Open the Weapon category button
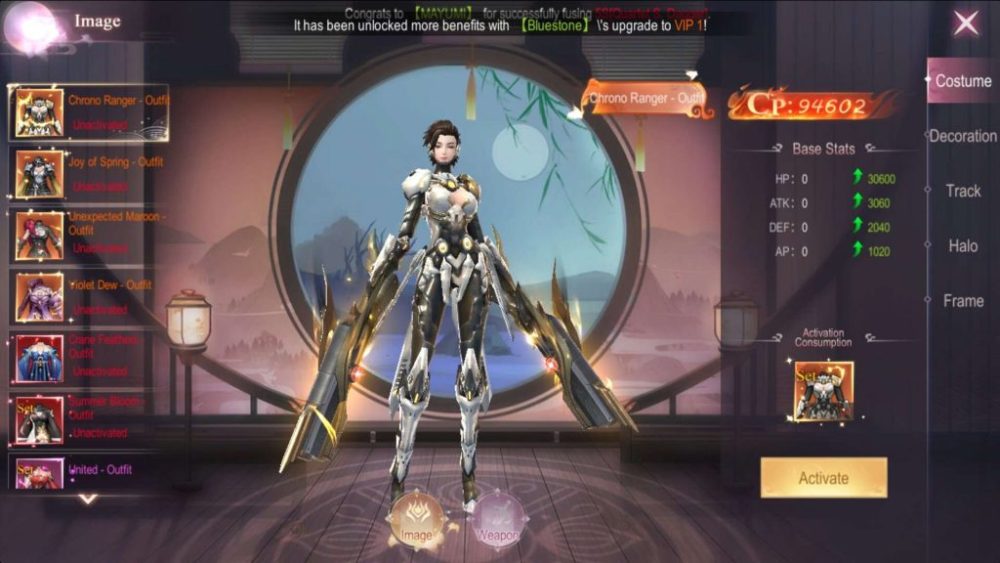 pos(497,518)
